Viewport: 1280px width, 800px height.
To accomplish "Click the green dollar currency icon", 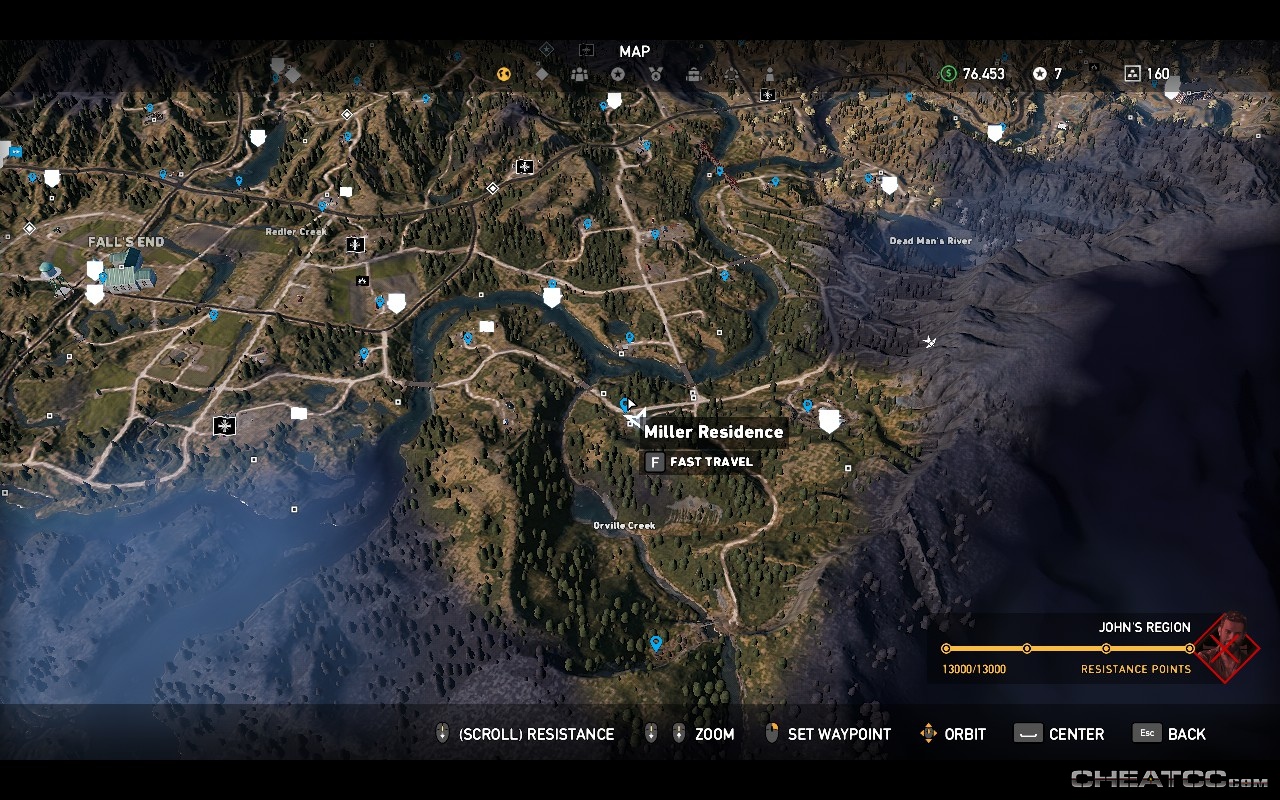I will [x=947, y=74].
